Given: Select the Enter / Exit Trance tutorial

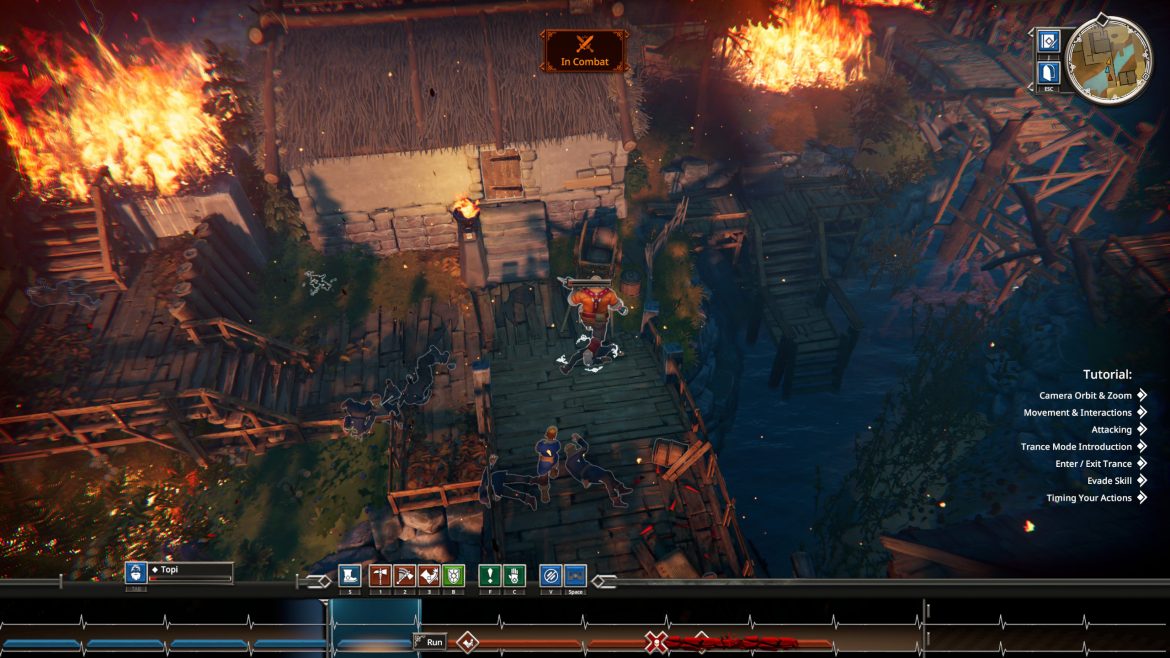Looking at the screenshot, I should coord(1093,464).
